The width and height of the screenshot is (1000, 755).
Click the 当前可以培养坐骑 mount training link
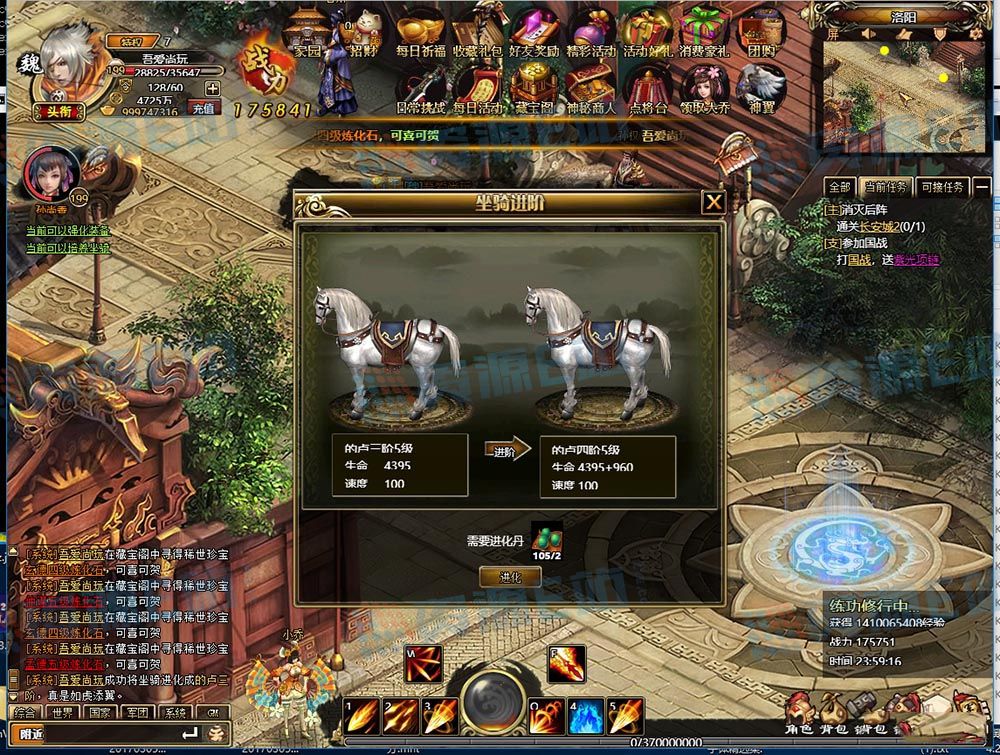click(x=68, y=247)
